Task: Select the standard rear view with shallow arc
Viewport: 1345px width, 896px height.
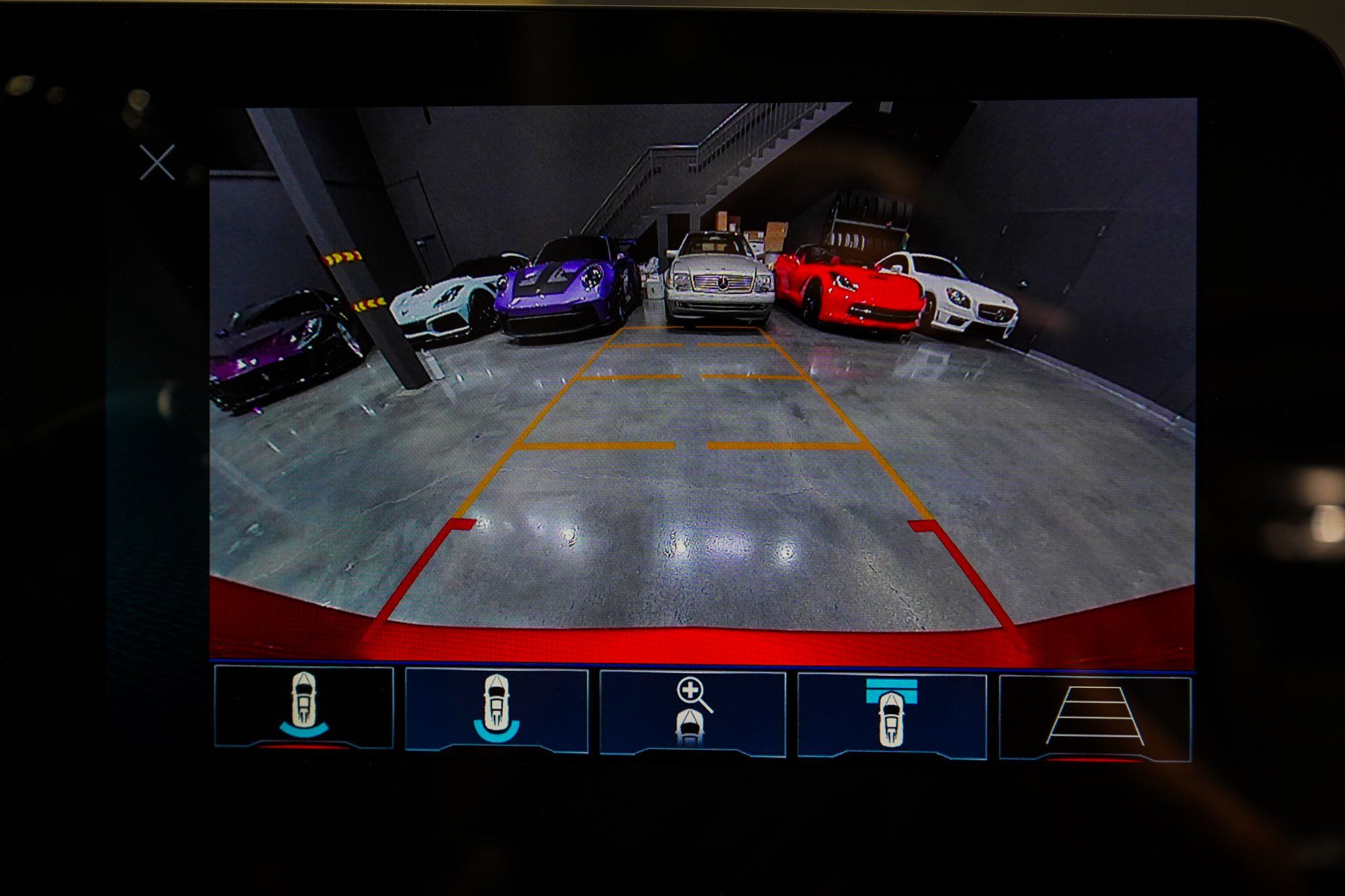Action: (303, 707)
